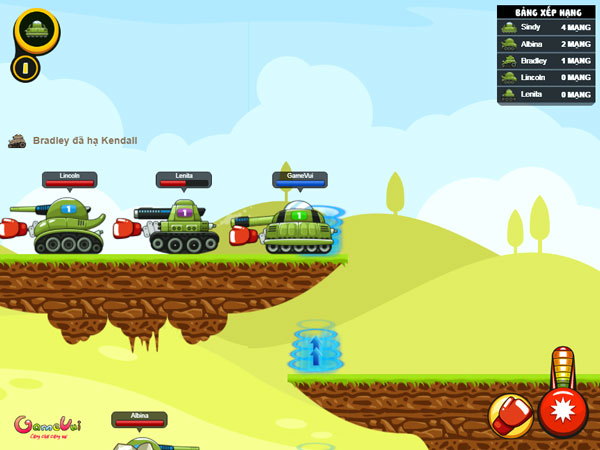Choose Albina's leaderboard entry

pyautogui.click(x=546, y=44)
